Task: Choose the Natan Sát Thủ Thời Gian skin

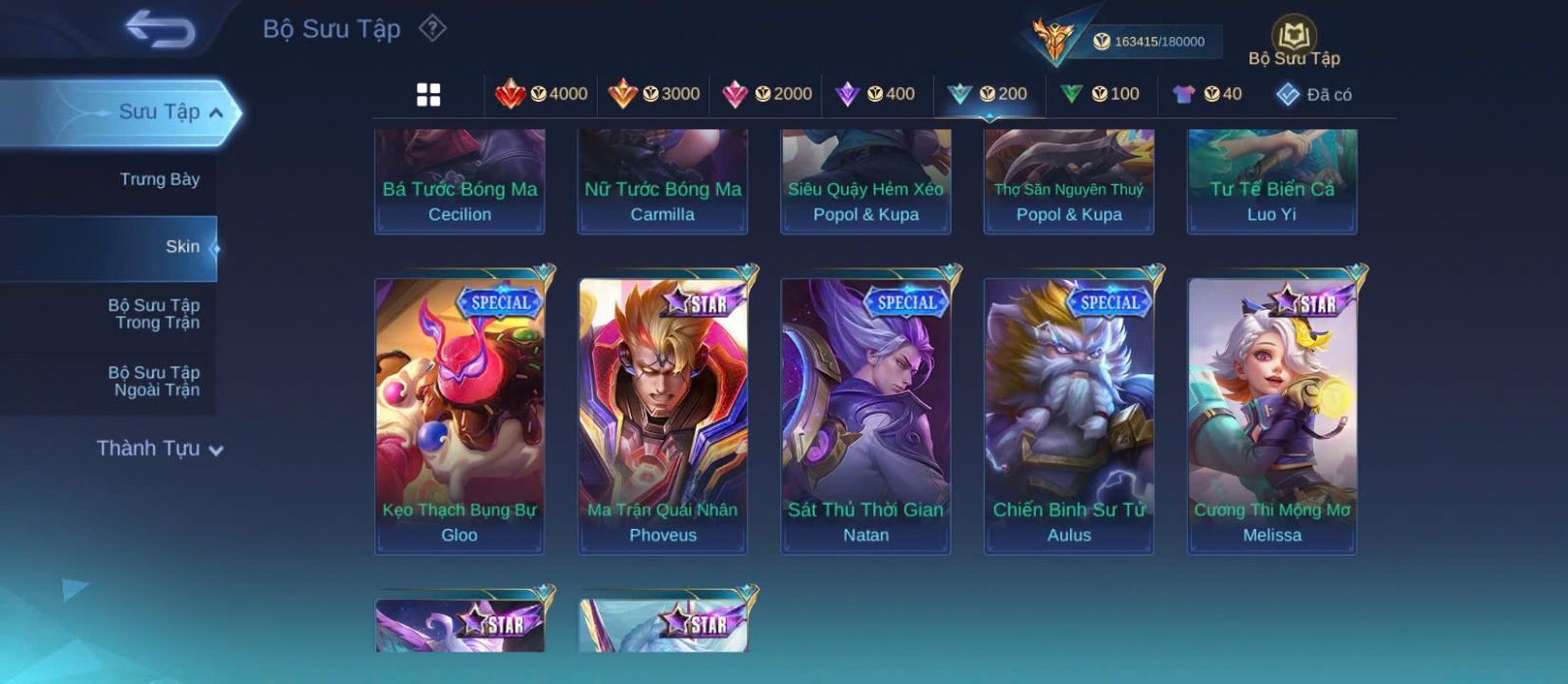Action: tap(865, 415)
